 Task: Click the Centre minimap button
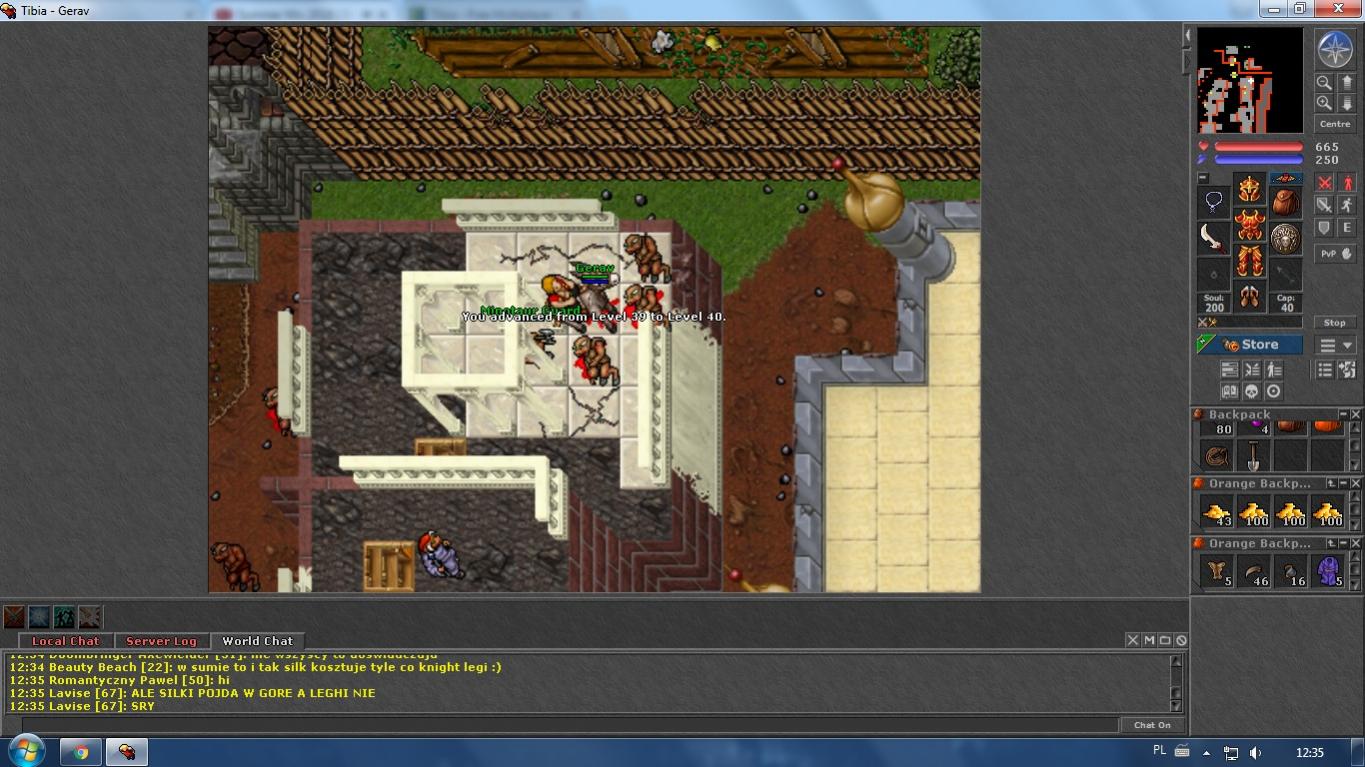[x=1335, y=124]
